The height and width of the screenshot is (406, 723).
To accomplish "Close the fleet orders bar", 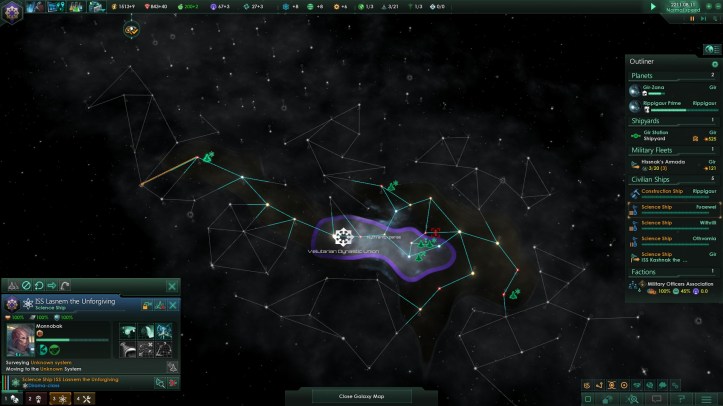I will (x=172, y=286).
